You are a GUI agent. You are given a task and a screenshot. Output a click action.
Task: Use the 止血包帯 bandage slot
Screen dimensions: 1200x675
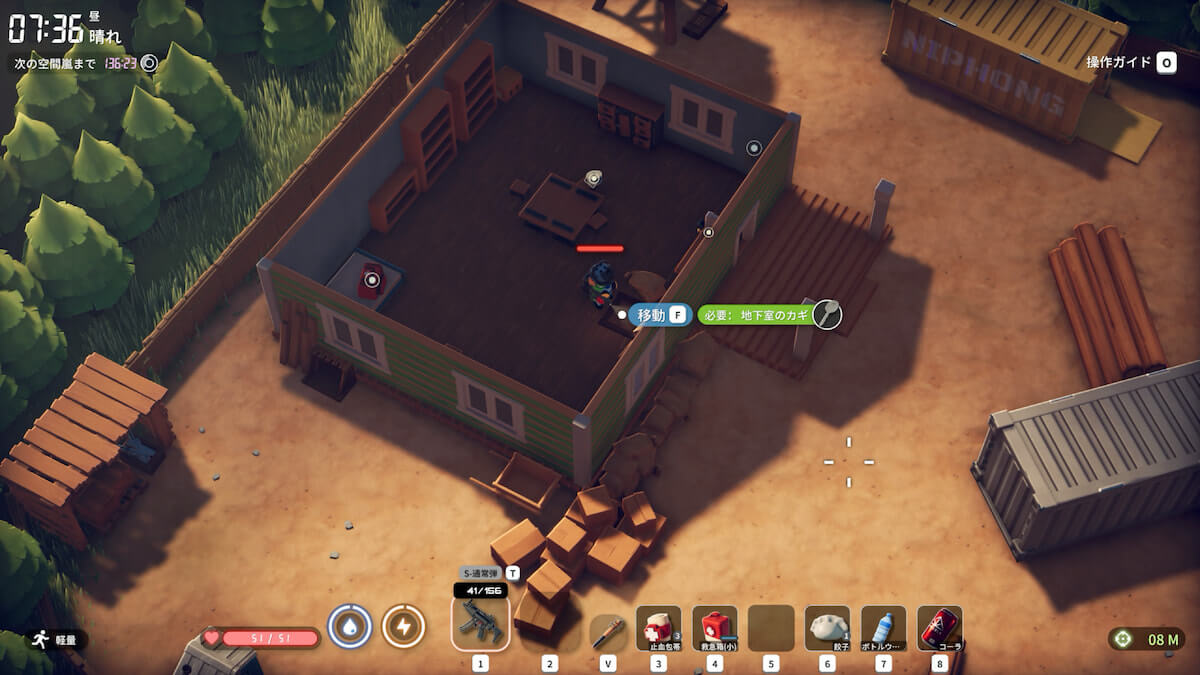pos(658,629)
